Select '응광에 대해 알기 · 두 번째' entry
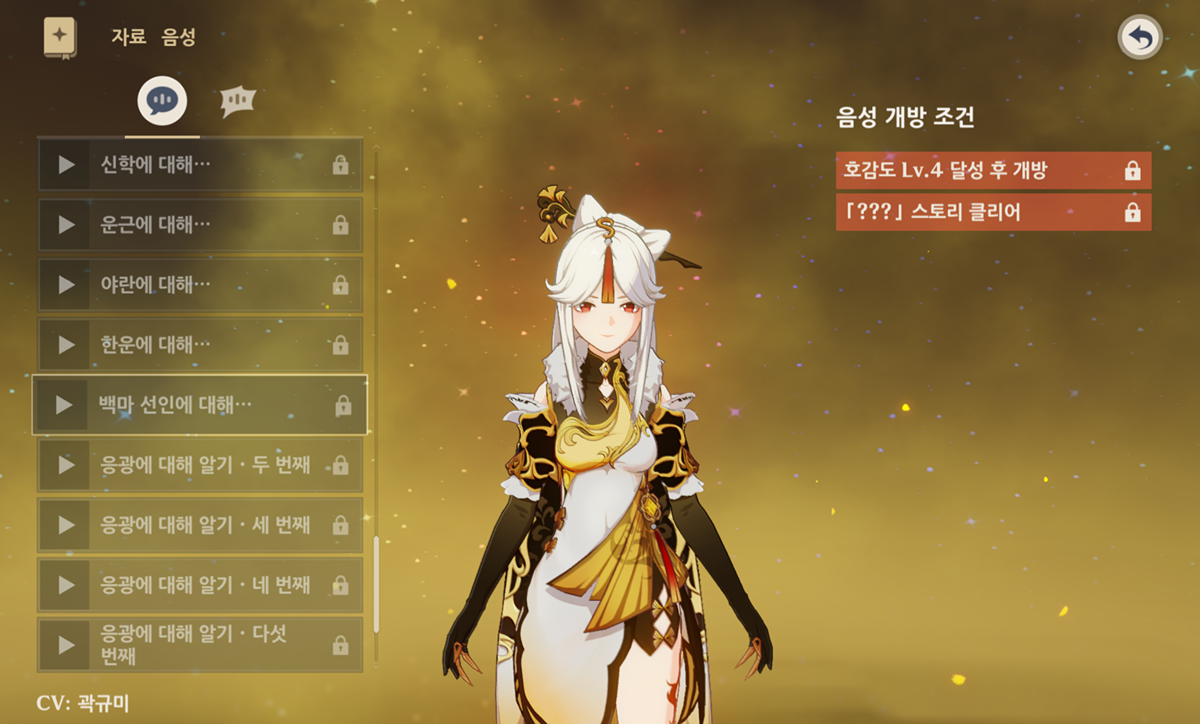The height and width of the screenshot is (724, 1200). tap(200, 465)
